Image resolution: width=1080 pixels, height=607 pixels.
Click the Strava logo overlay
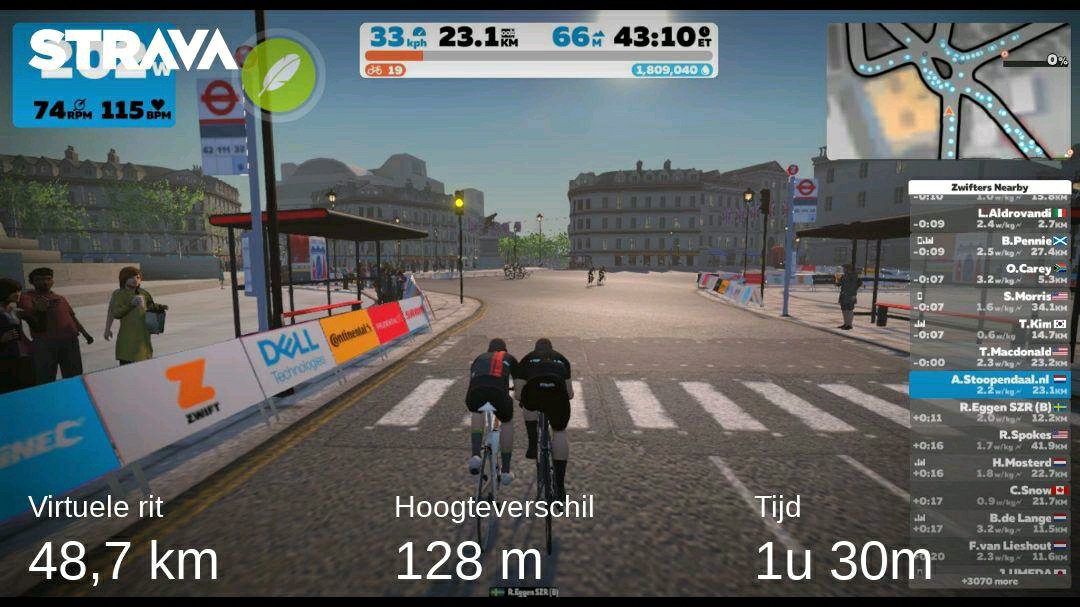click(132, 50)
